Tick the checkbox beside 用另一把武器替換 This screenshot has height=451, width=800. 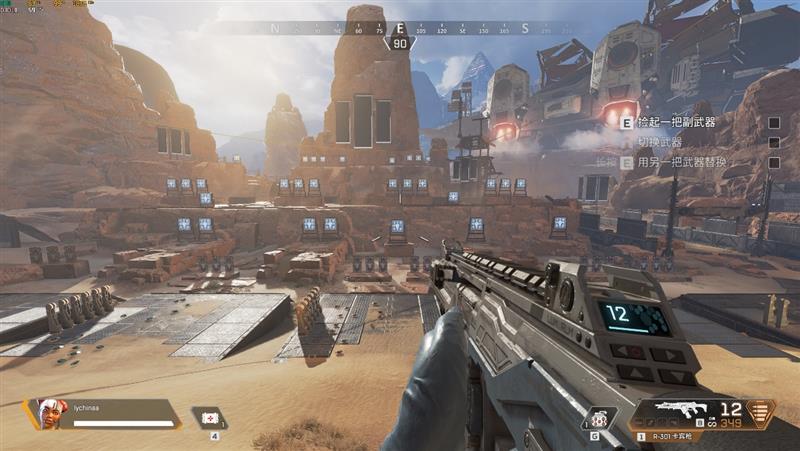tap(773, 162)
